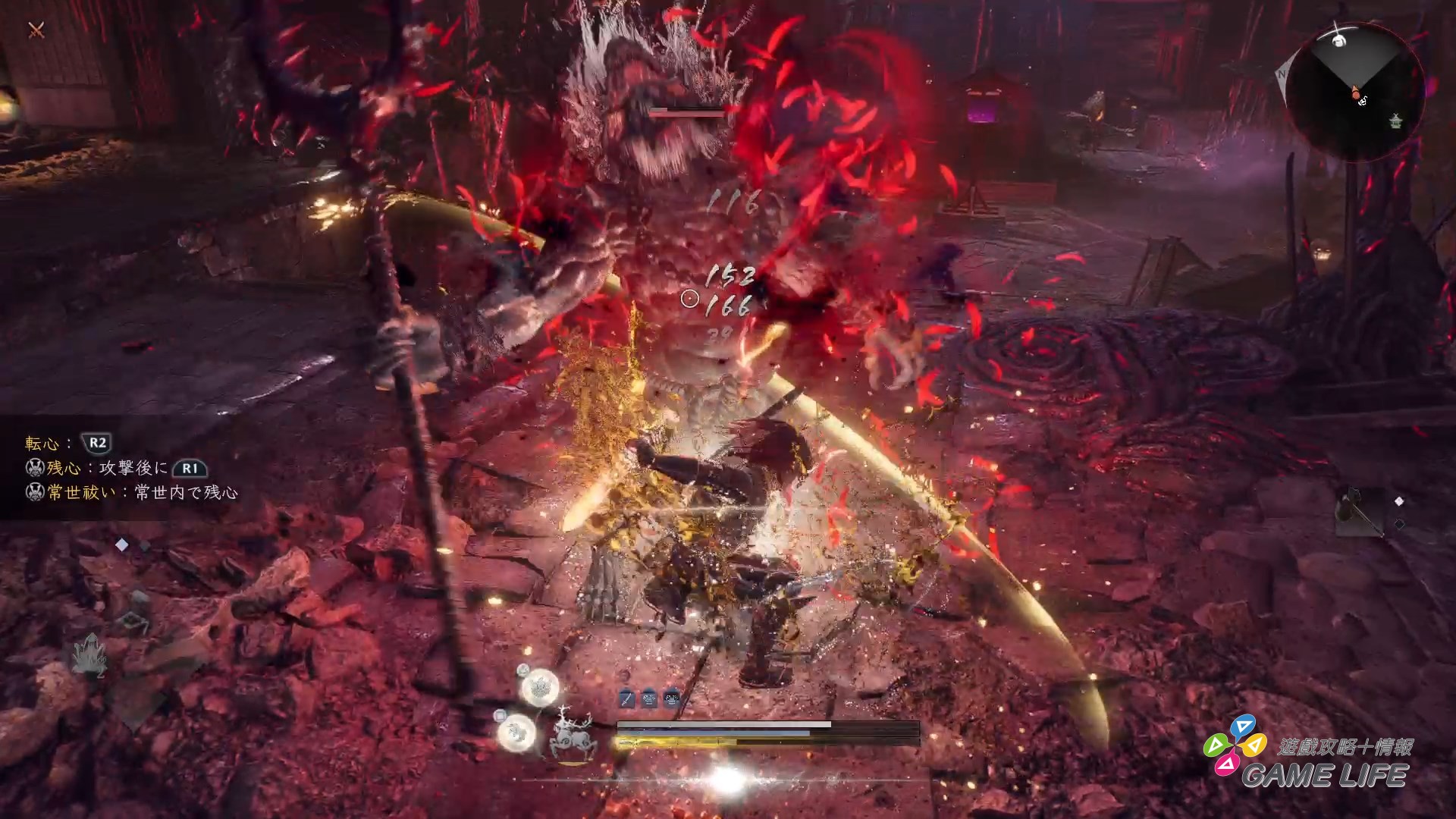Expand the minimap by clicking it
This screenshot has height=819, width=1456.
1357,83
